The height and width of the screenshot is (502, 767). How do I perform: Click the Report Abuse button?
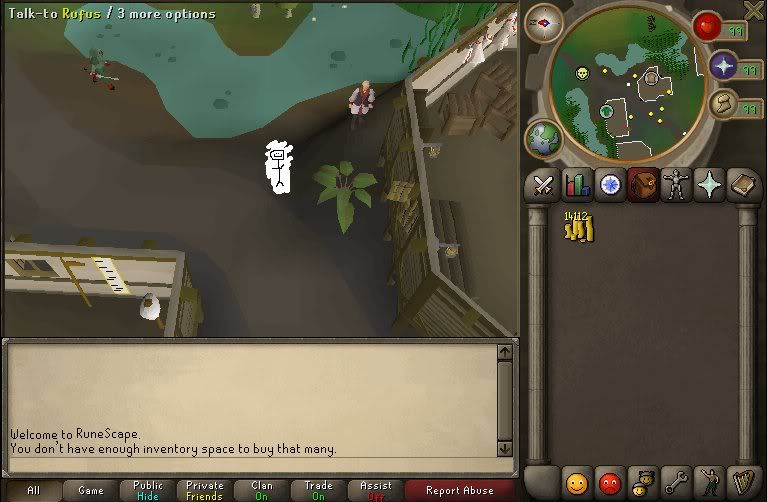click(459, 491)
